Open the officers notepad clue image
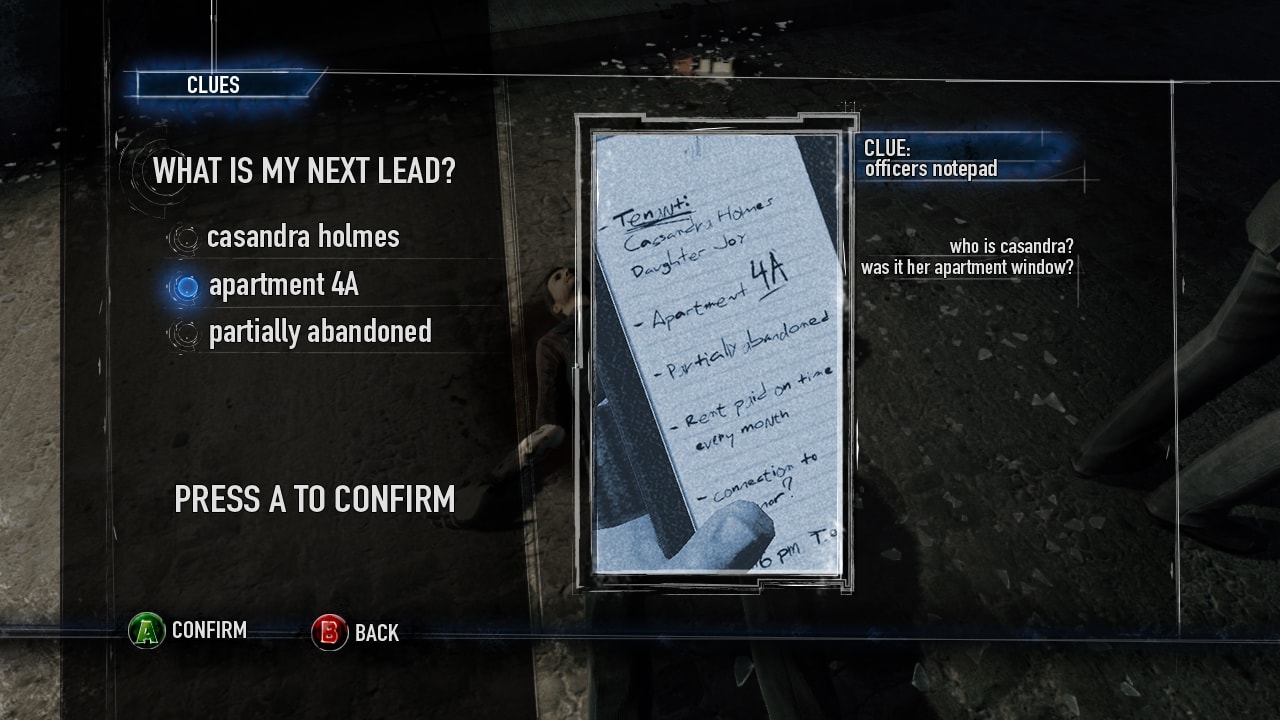Viewport: 1280px width, 720px height. tap(716, 353)
